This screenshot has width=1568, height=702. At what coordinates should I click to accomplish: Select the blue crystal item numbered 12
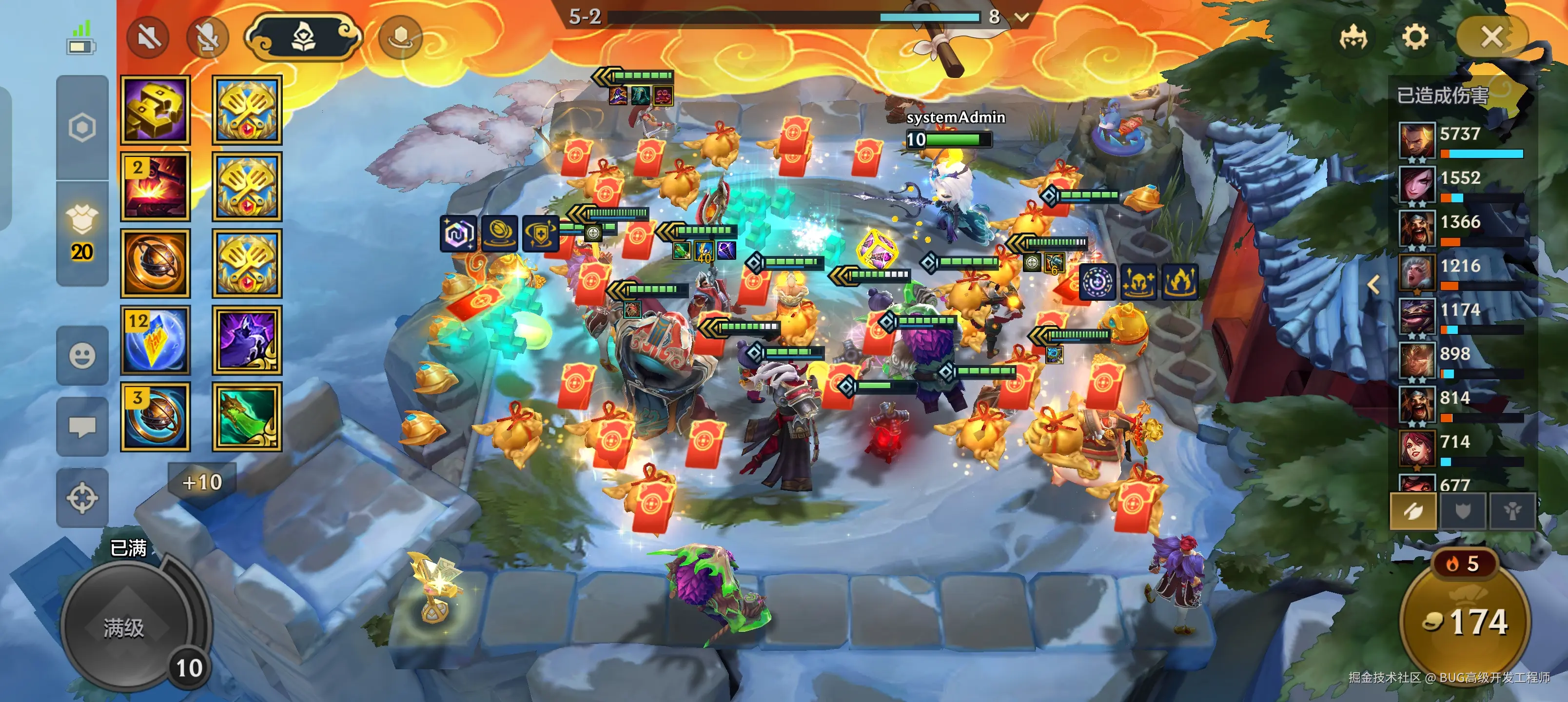155,340
